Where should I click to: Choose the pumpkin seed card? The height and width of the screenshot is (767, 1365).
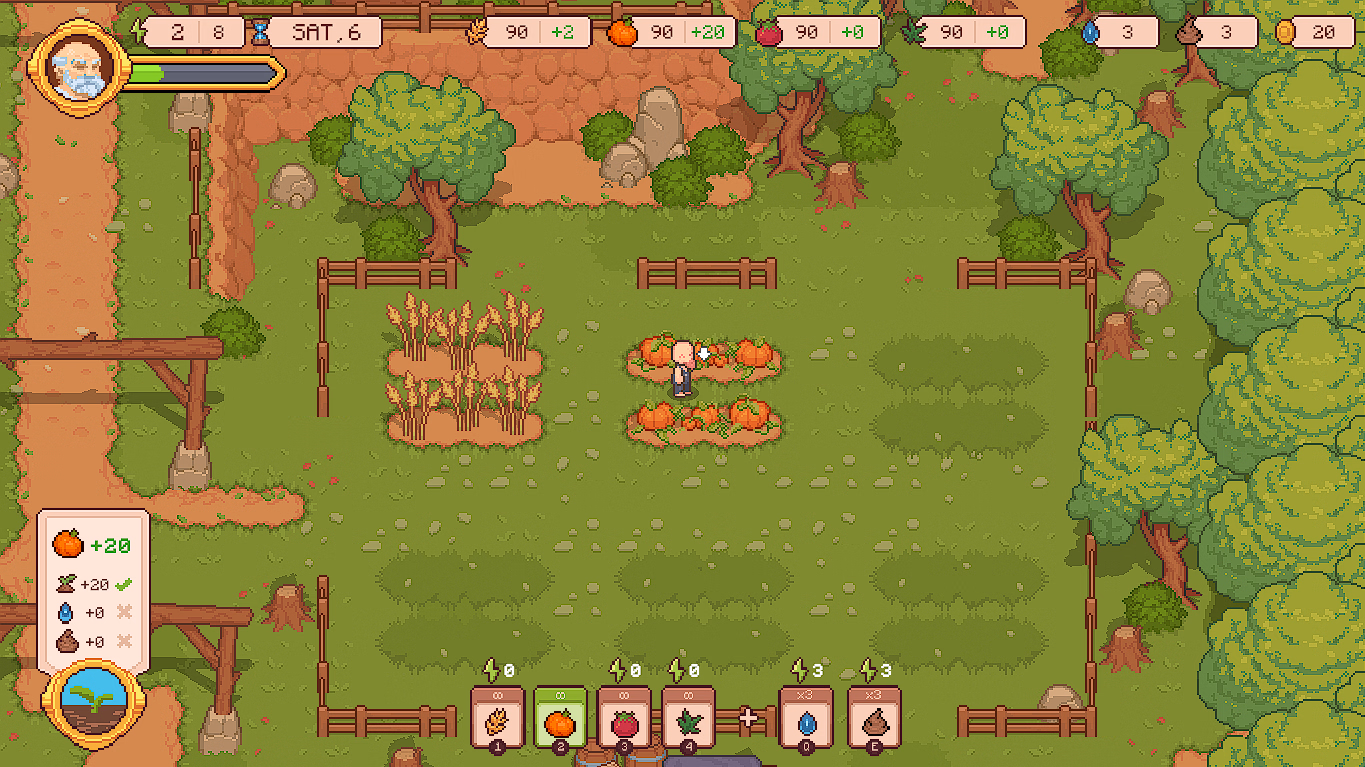[x=560, y=717]
